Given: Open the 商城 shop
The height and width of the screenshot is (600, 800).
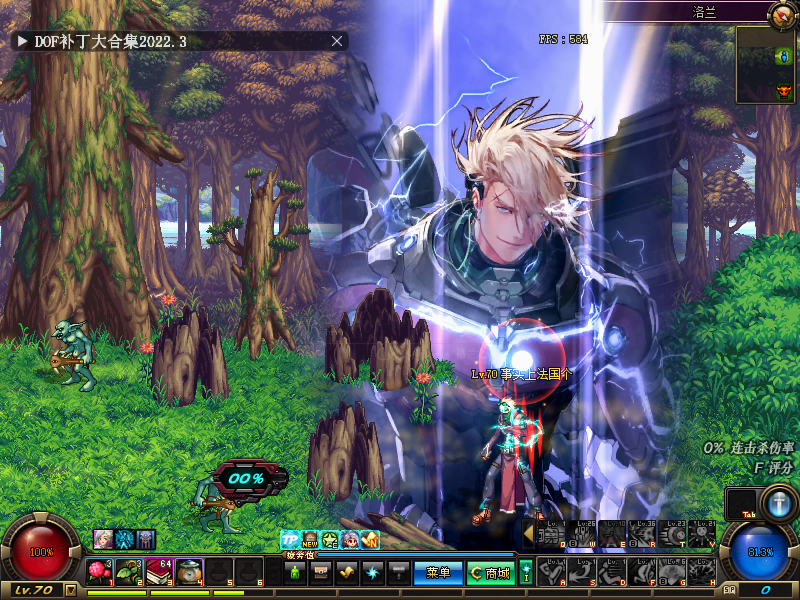Looking at the screenshot, I should pyautogui.click(x=491, y=573).
